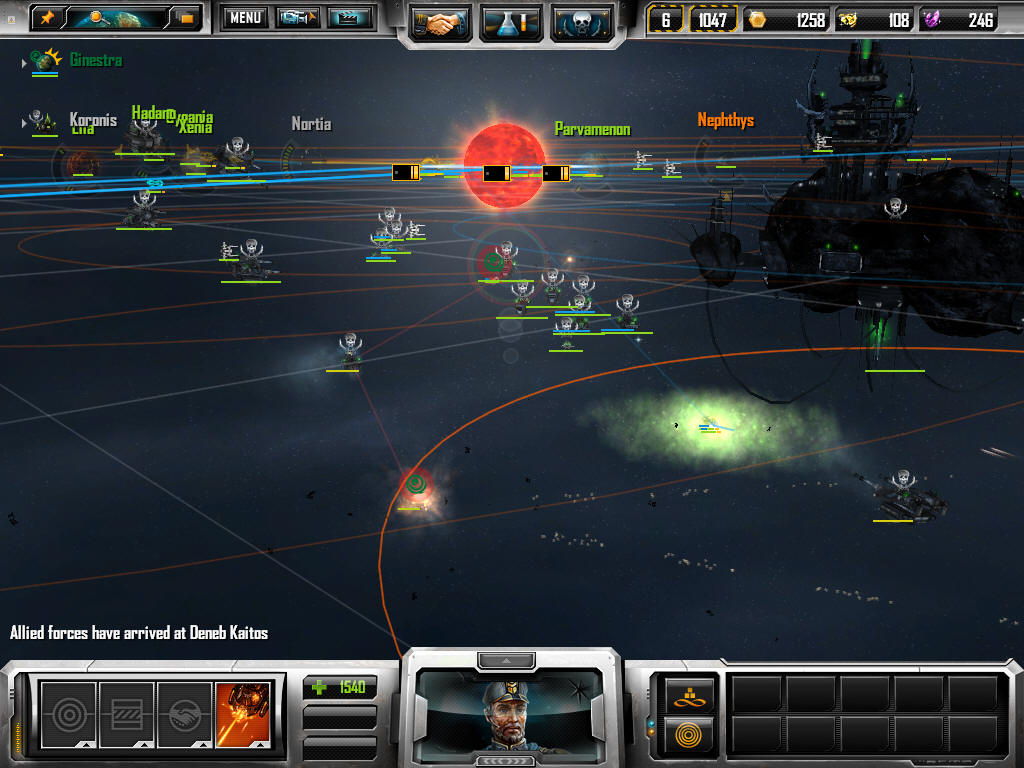Click the orange spiral button
This screenshot has width=1024, height=768.
click(689, 734)
